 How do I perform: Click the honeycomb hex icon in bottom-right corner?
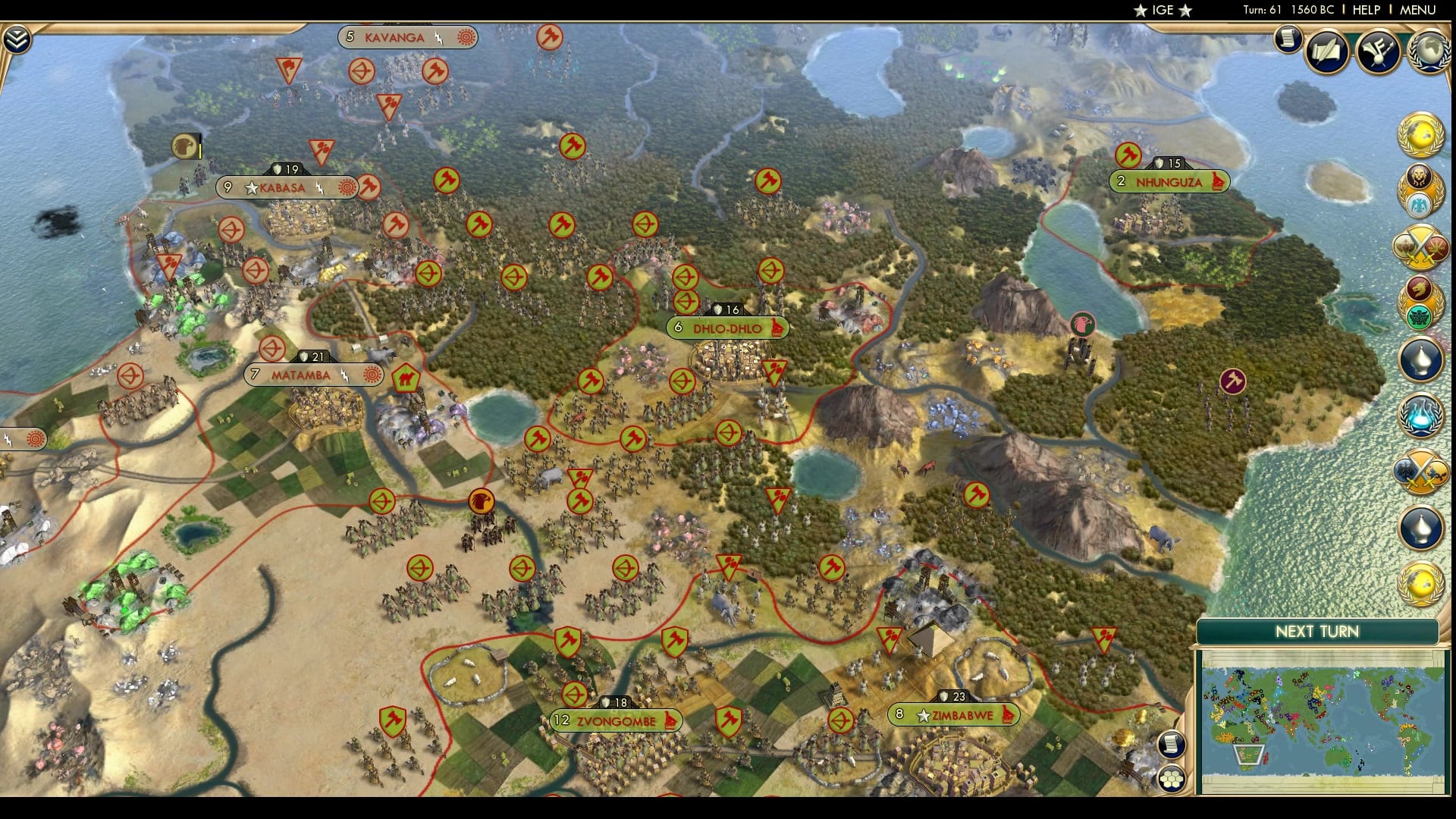click(1170, 779)
